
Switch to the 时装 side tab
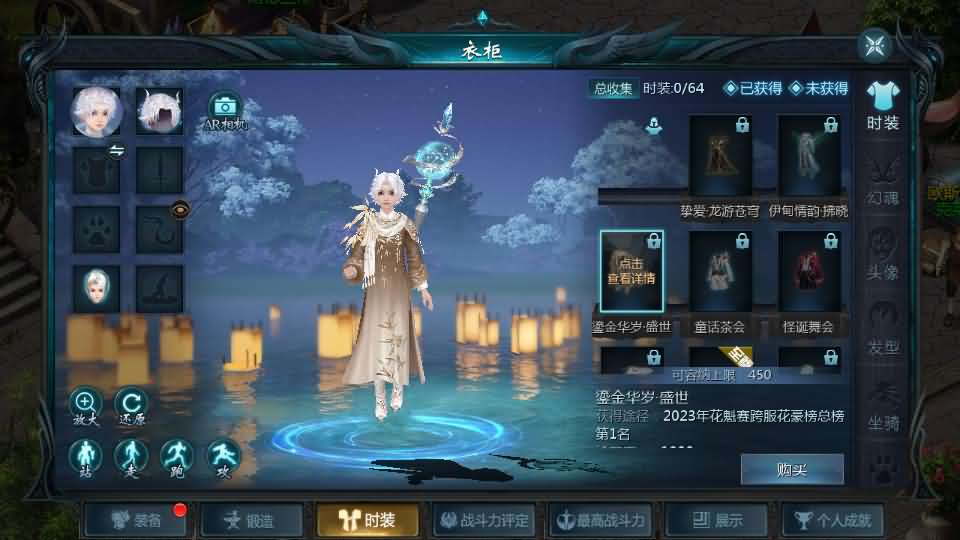(x=882, y=106)
